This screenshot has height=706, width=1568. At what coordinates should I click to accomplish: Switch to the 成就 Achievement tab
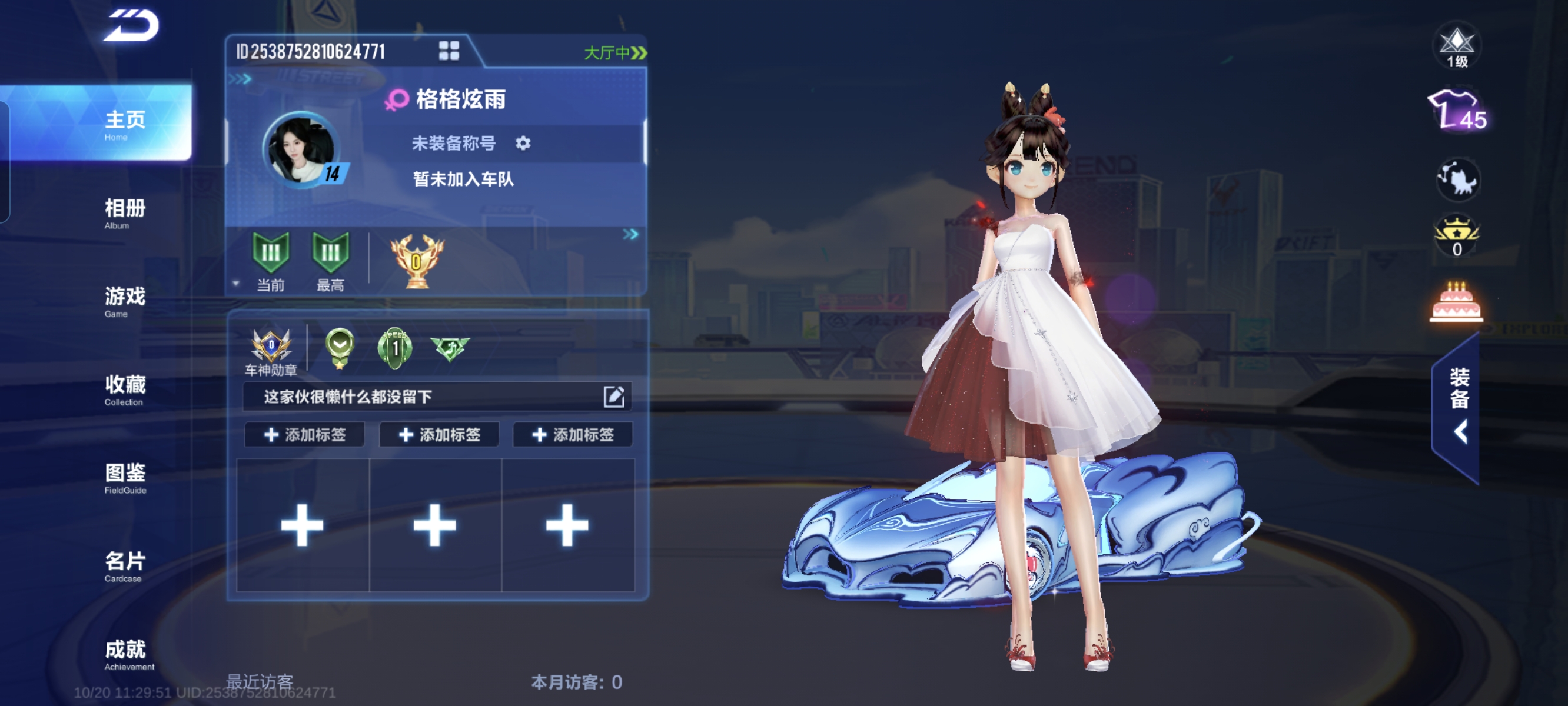(x=125, y=654)
